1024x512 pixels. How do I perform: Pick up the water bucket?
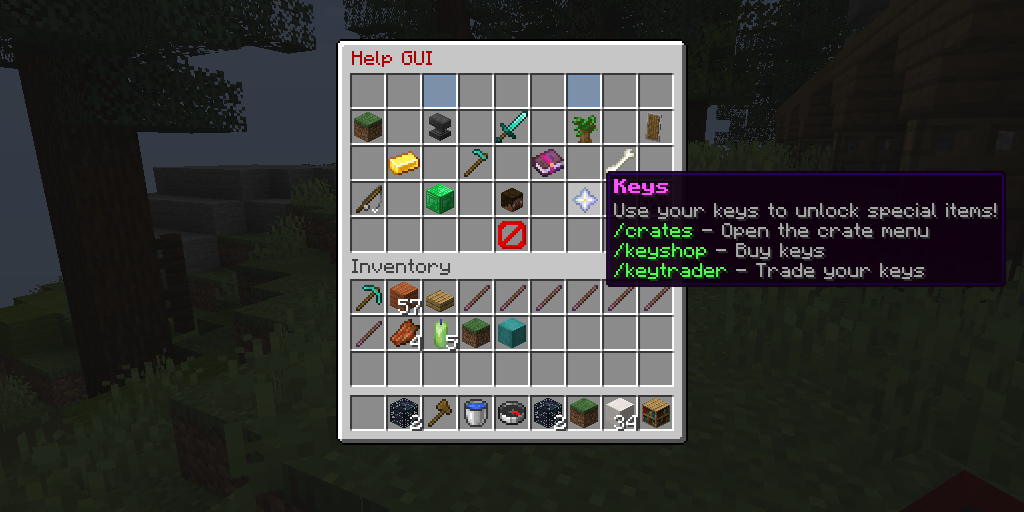tap(476, 413)
